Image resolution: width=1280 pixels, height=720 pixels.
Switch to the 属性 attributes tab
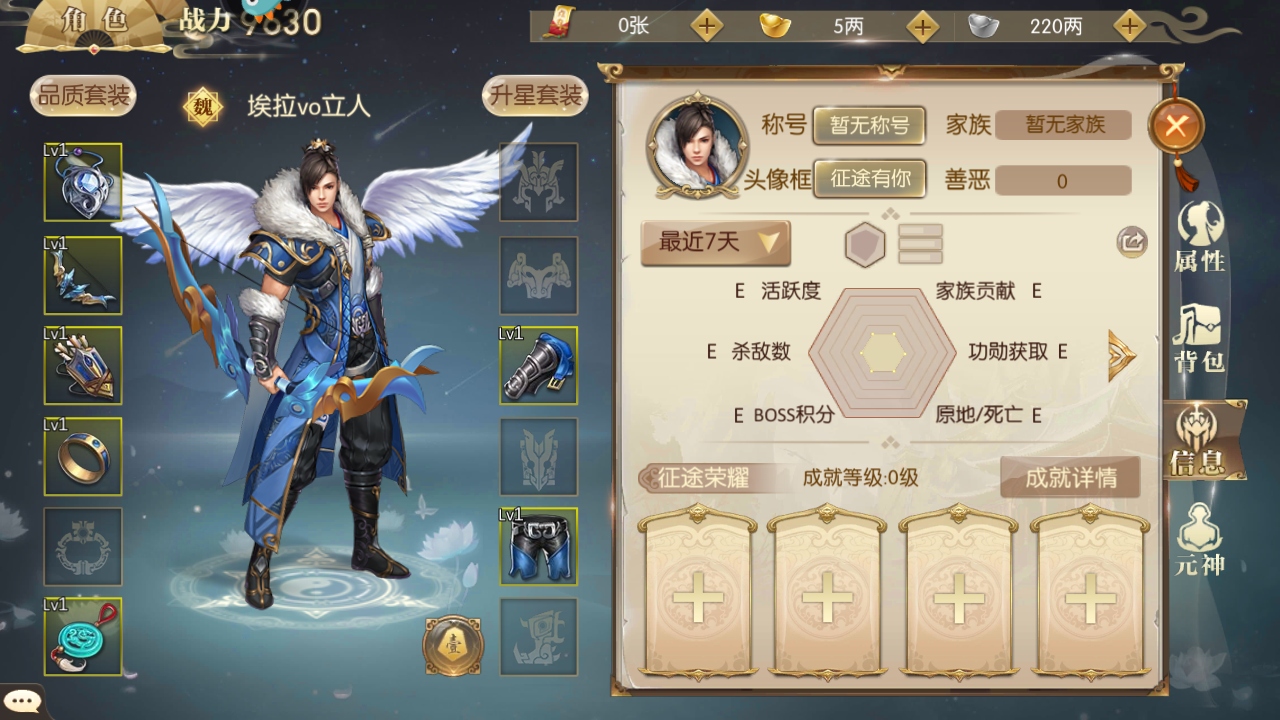tap(1199, 236)
